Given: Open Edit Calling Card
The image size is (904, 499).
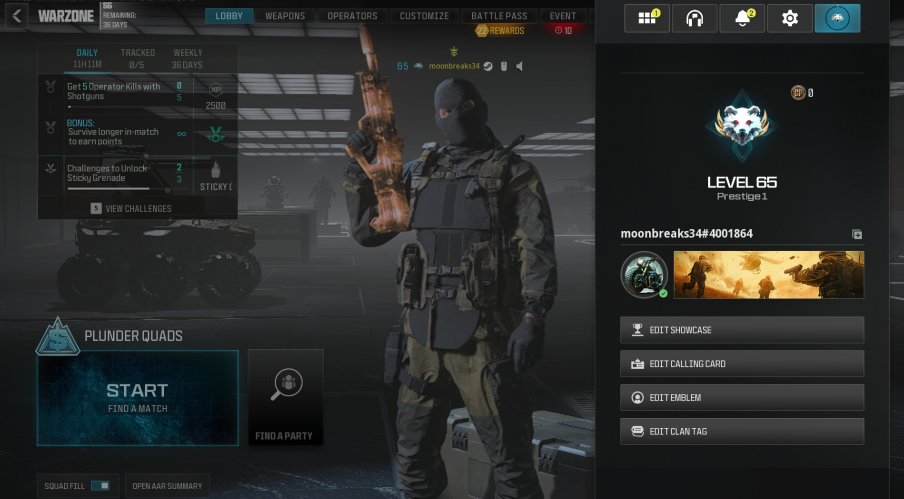Looking at the screenshot, I should (x=741, y=364).
